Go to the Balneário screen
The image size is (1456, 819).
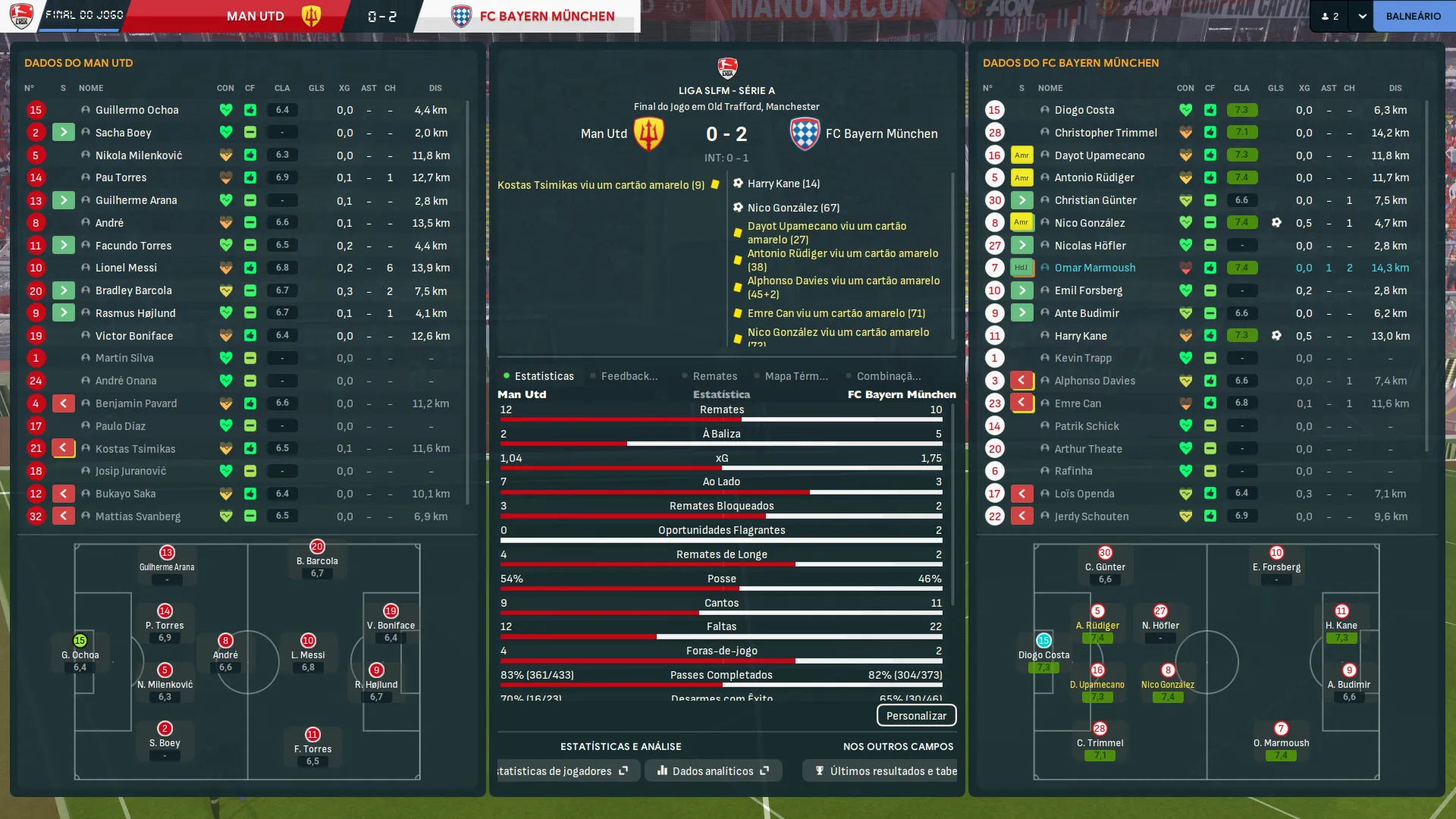pyautogui.click(x=1413, y=16)
